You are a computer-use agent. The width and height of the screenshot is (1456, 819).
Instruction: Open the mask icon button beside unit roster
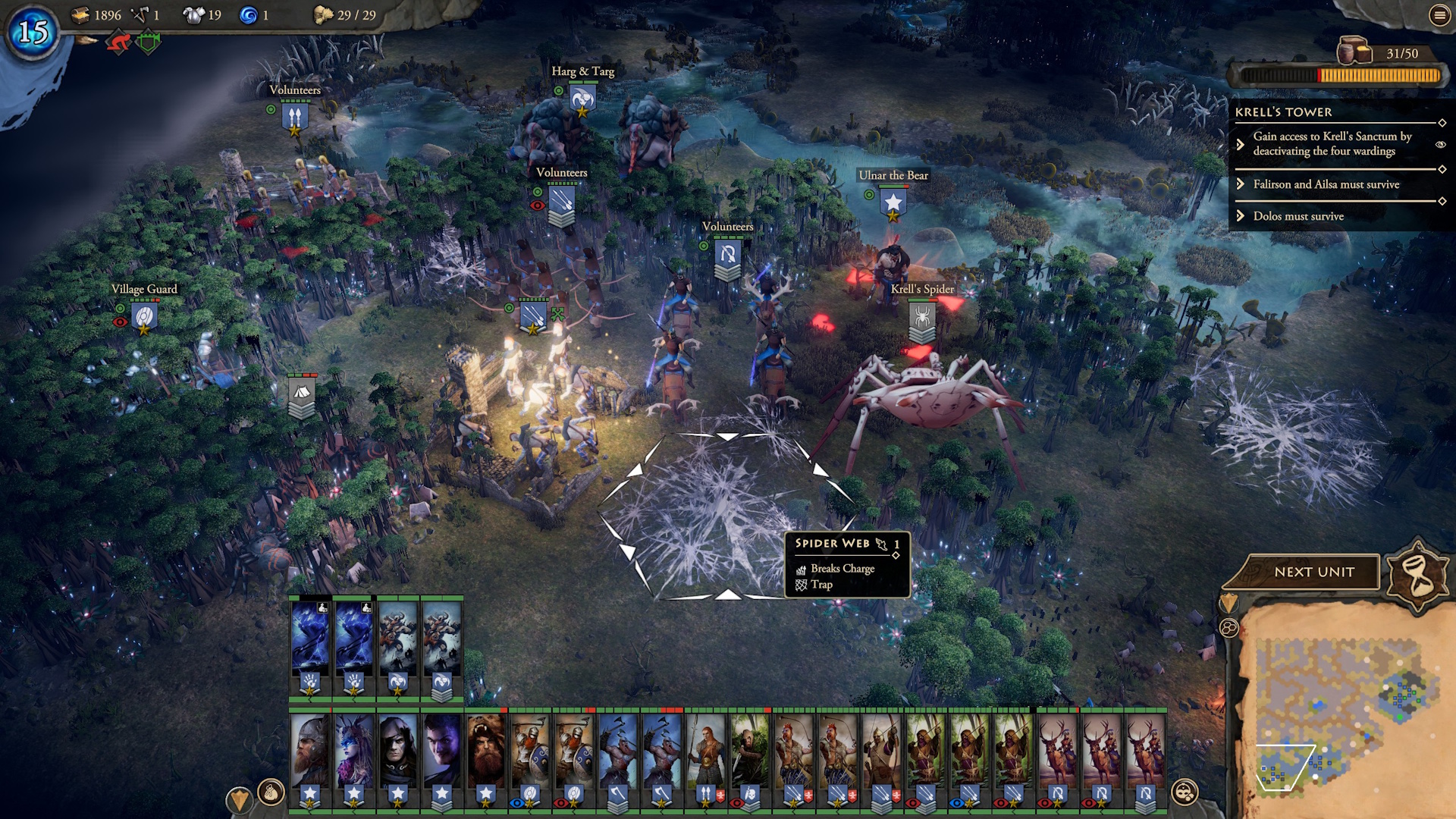1184,793
